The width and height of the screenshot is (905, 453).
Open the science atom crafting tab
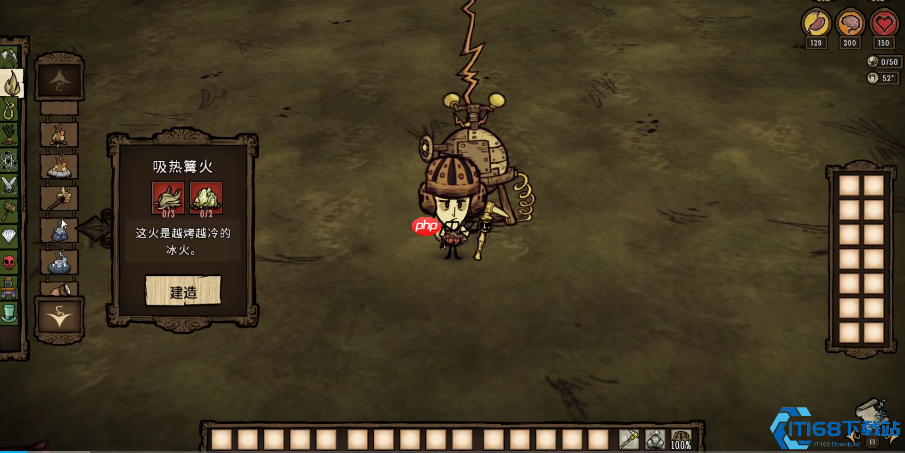[x=10, y=160]
